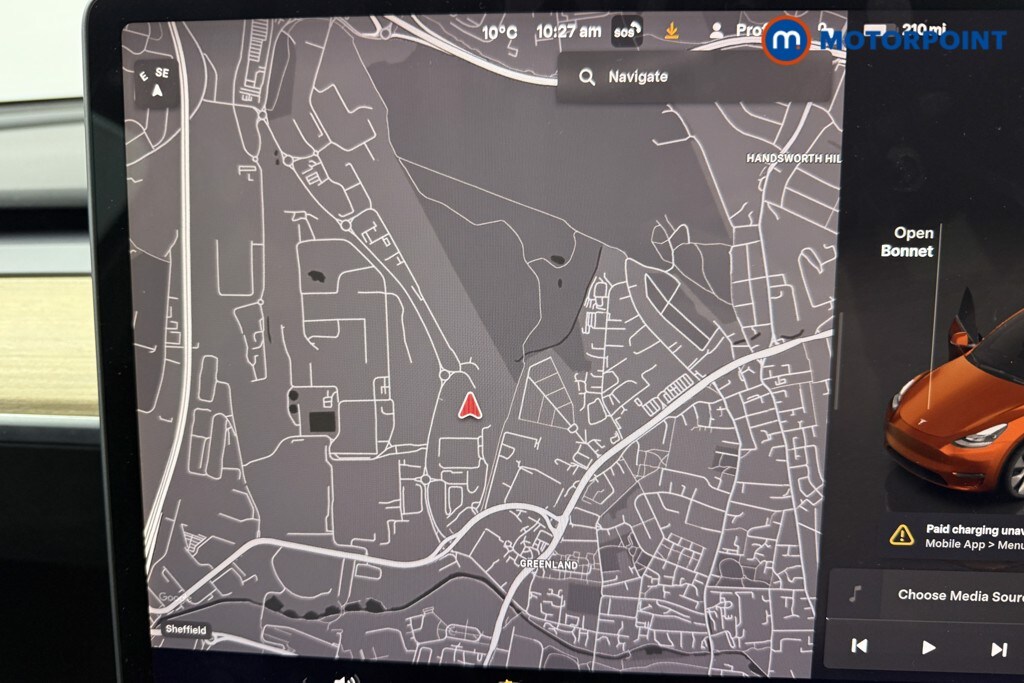Open the orange software download icon
This screenshot has width=1024, height=683.
click(672, 32)
